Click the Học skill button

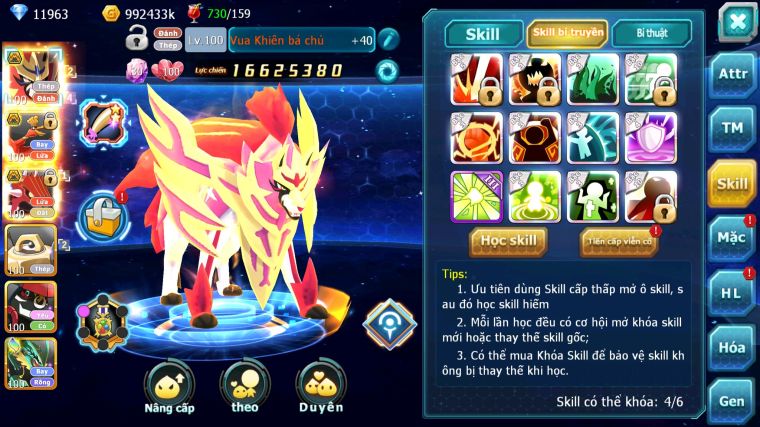pos(508,241)
